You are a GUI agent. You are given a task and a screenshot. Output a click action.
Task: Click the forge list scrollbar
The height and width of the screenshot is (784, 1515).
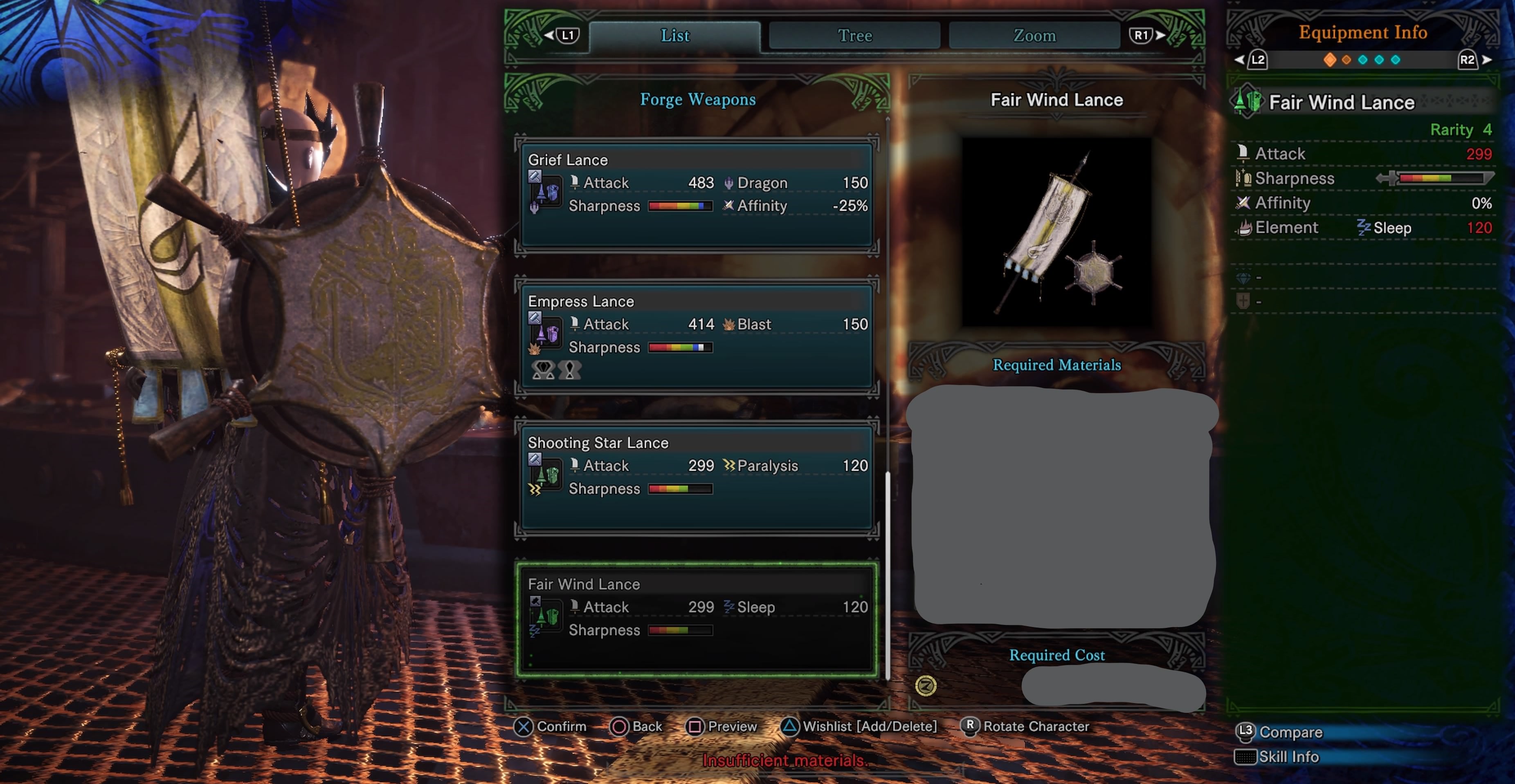pyautogui.click(x=888, y=576)
